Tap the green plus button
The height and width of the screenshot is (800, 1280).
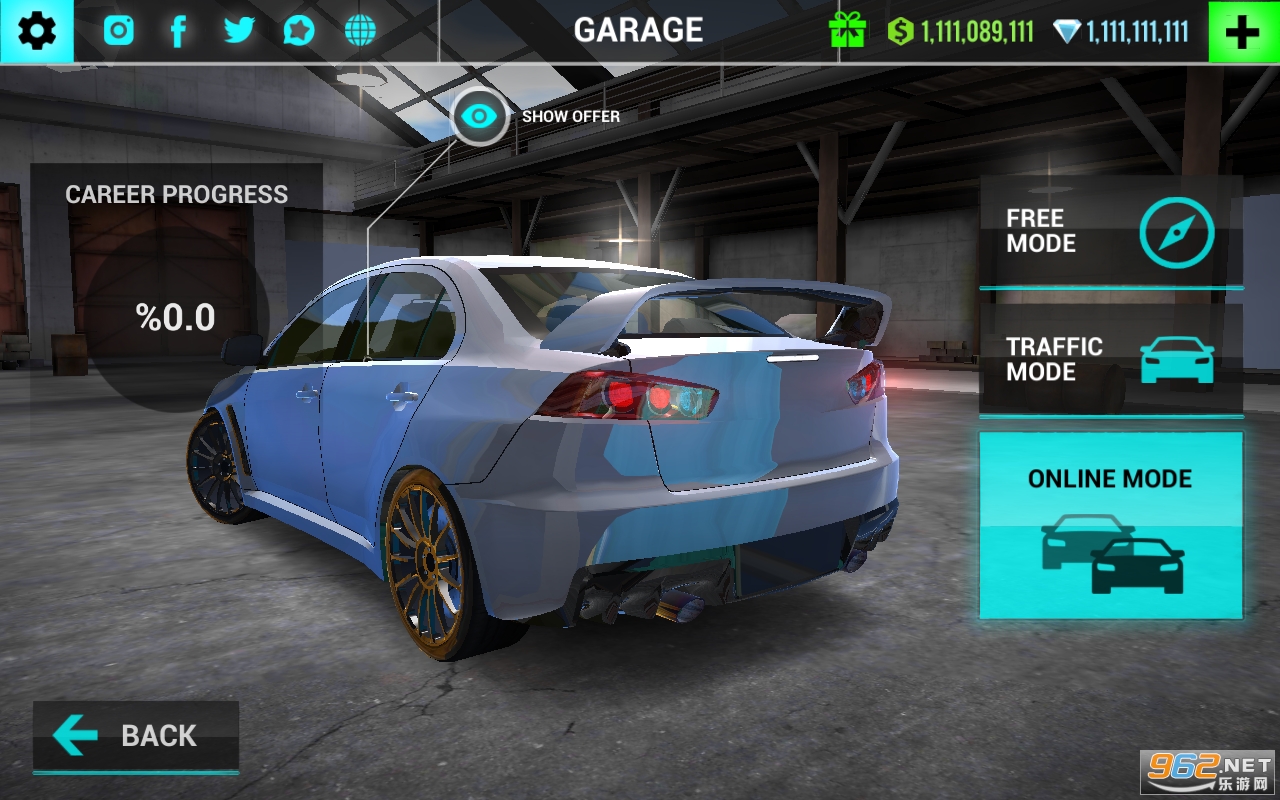[x=1243, y=32]
